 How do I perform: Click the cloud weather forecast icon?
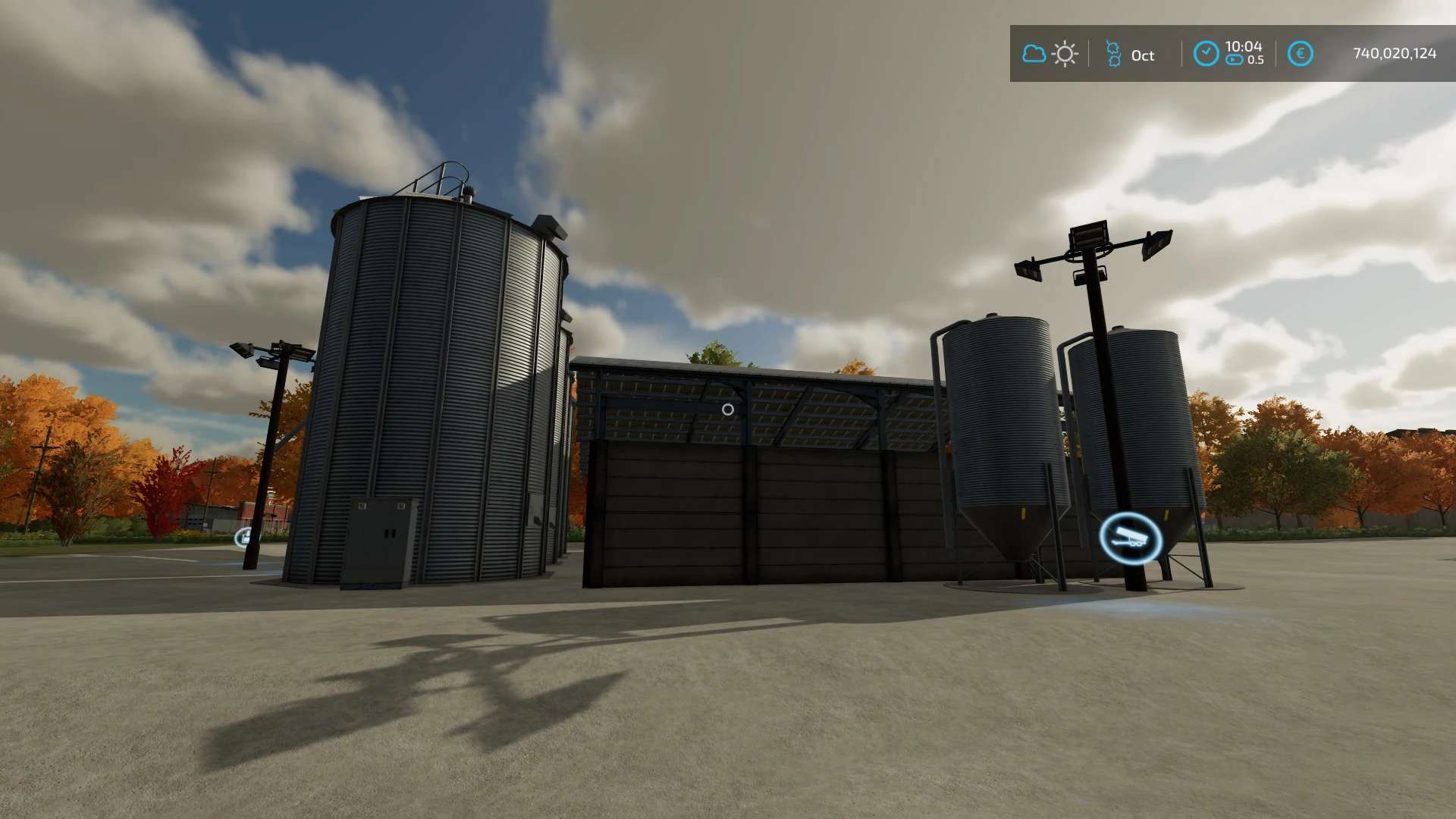click(x=1034, y=54)
